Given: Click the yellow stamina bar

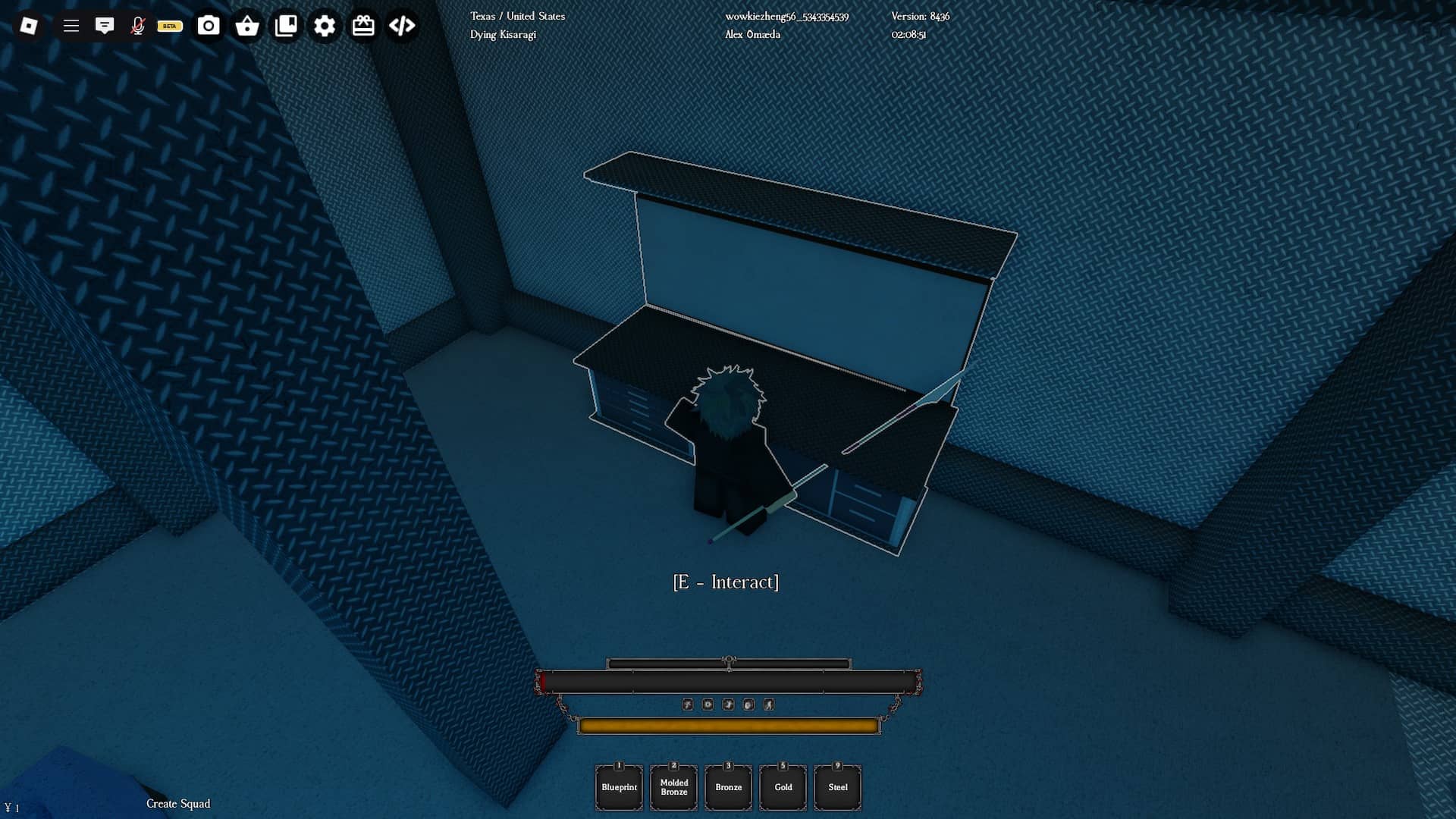Looking at the screenshot, I should click(x=727, y=725).
